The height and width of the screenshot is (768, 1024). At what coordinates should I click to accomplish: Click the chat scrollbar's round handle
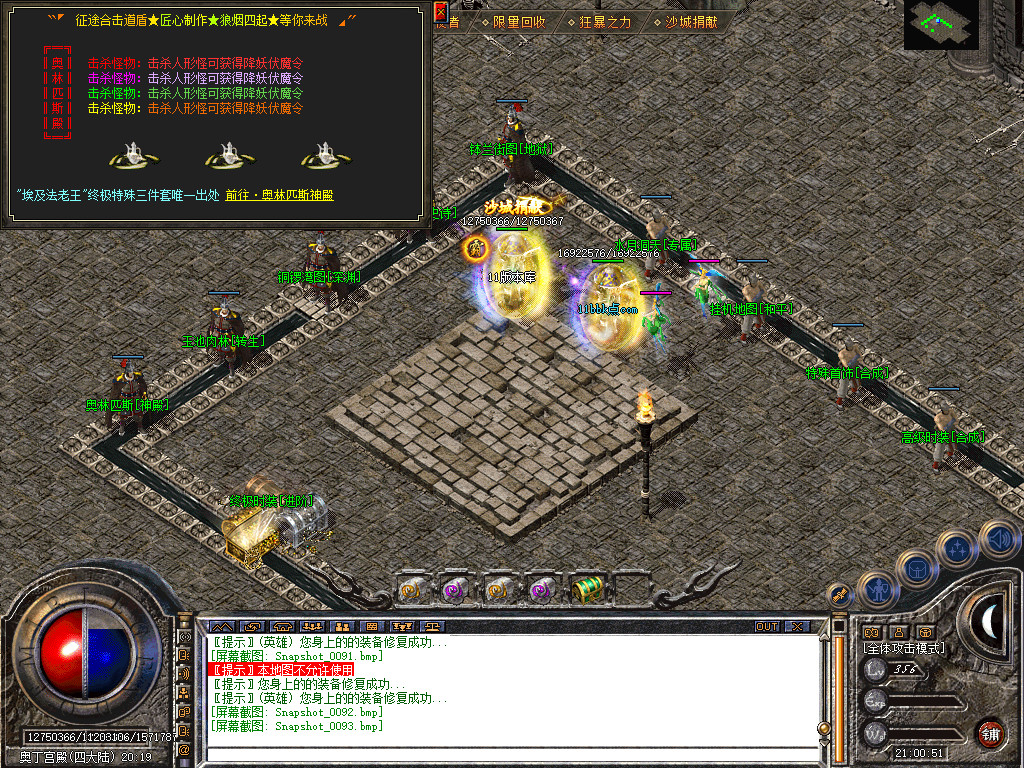(824, 728)
